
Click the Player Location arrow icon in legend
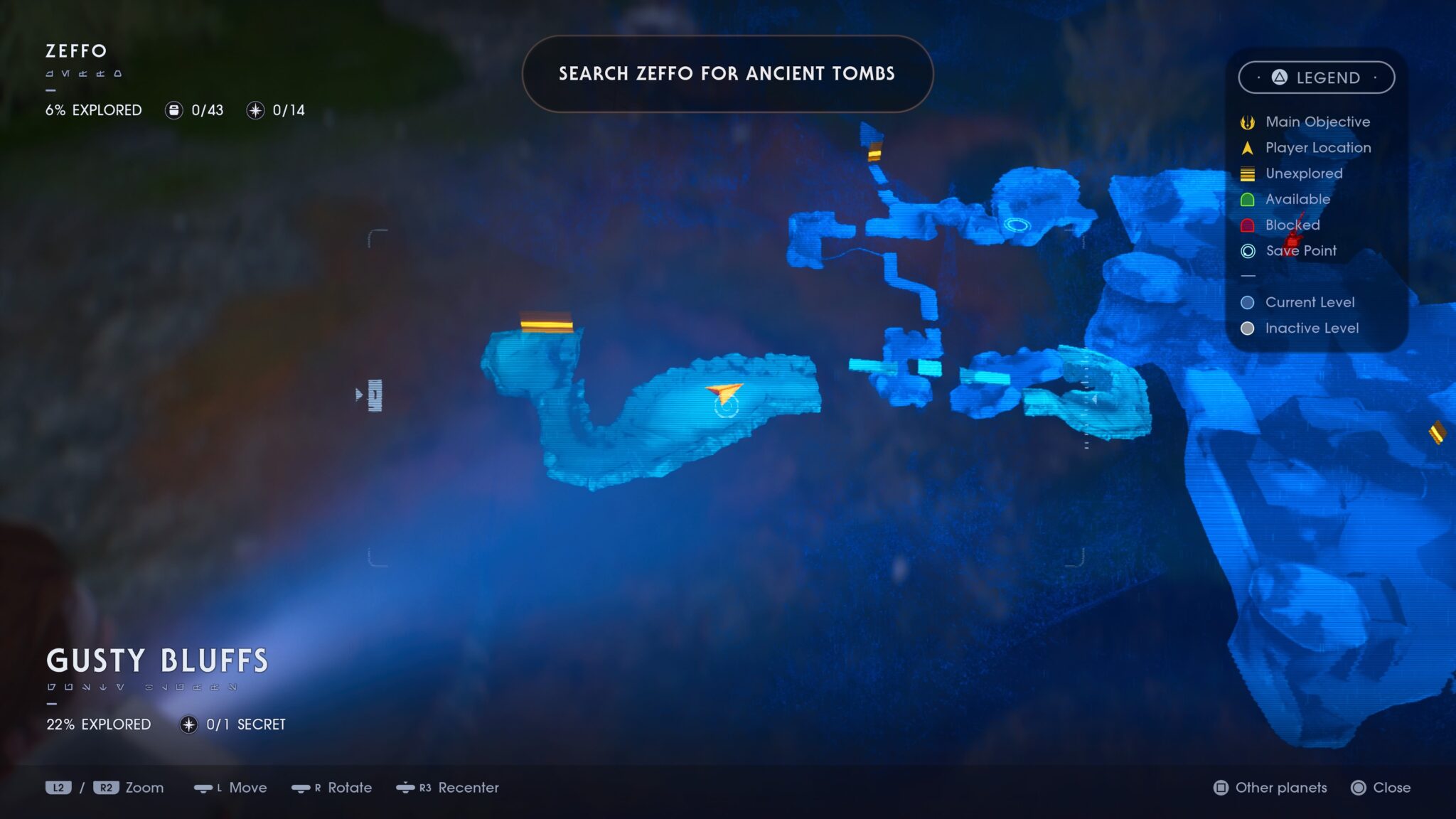1248,147
